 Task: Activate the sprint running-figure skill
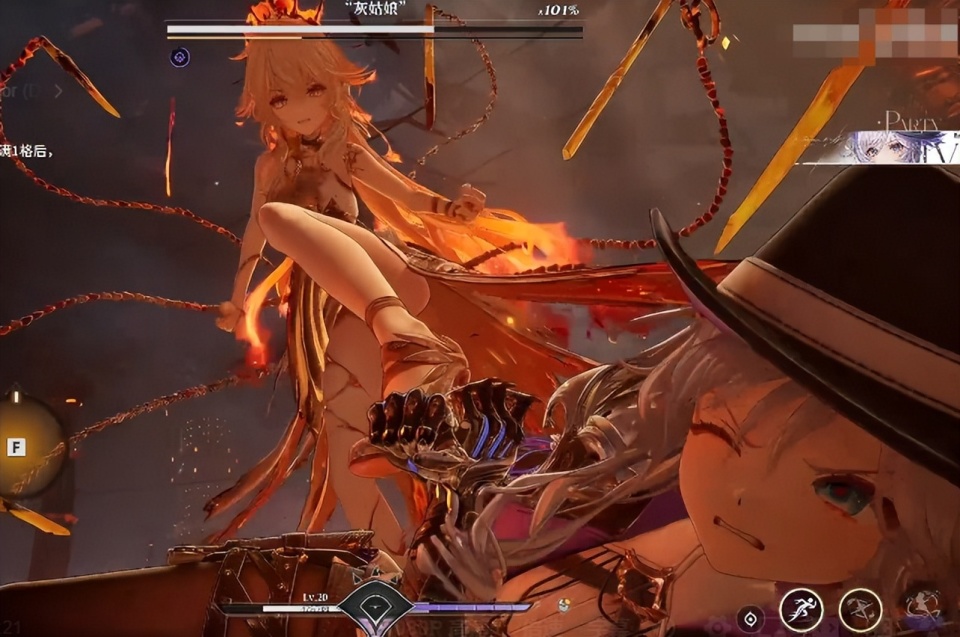(801, 608)
